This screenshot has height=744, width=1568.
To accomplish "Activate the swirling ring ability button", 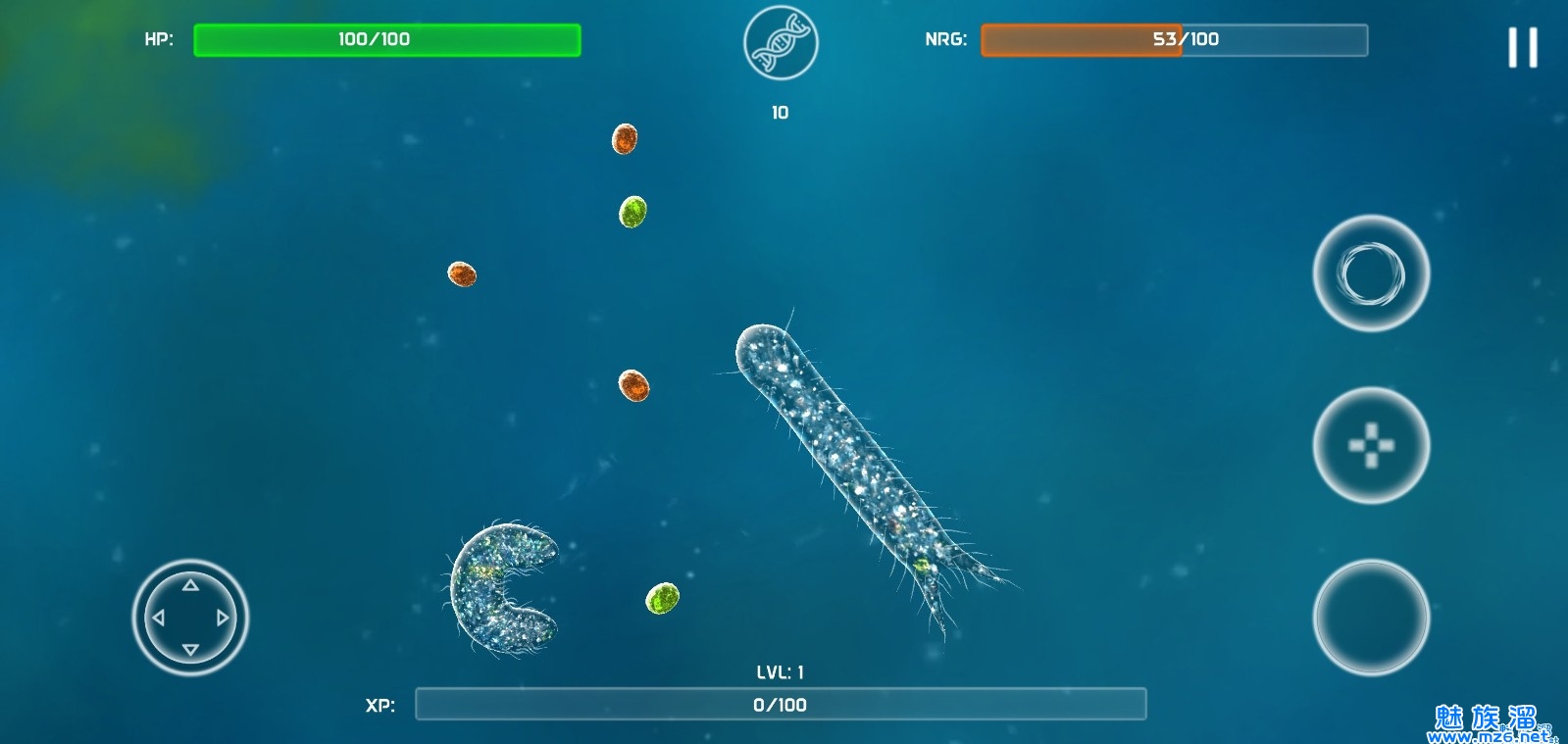I will coord(1371,273).
